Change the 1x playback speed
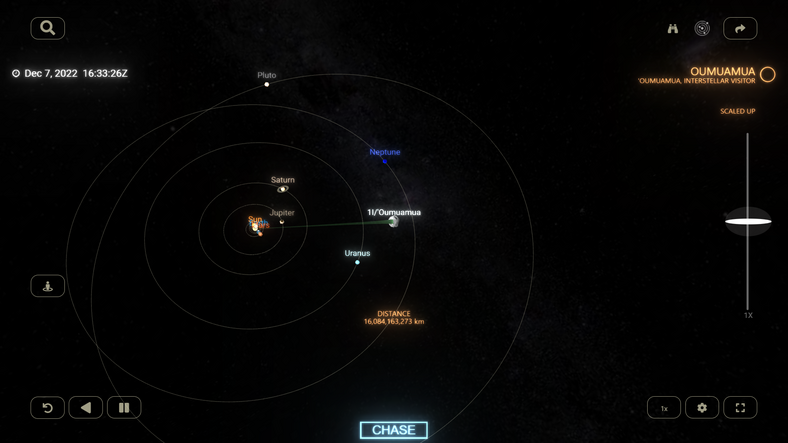Viewport: 788px width, 443px height. 664,408
